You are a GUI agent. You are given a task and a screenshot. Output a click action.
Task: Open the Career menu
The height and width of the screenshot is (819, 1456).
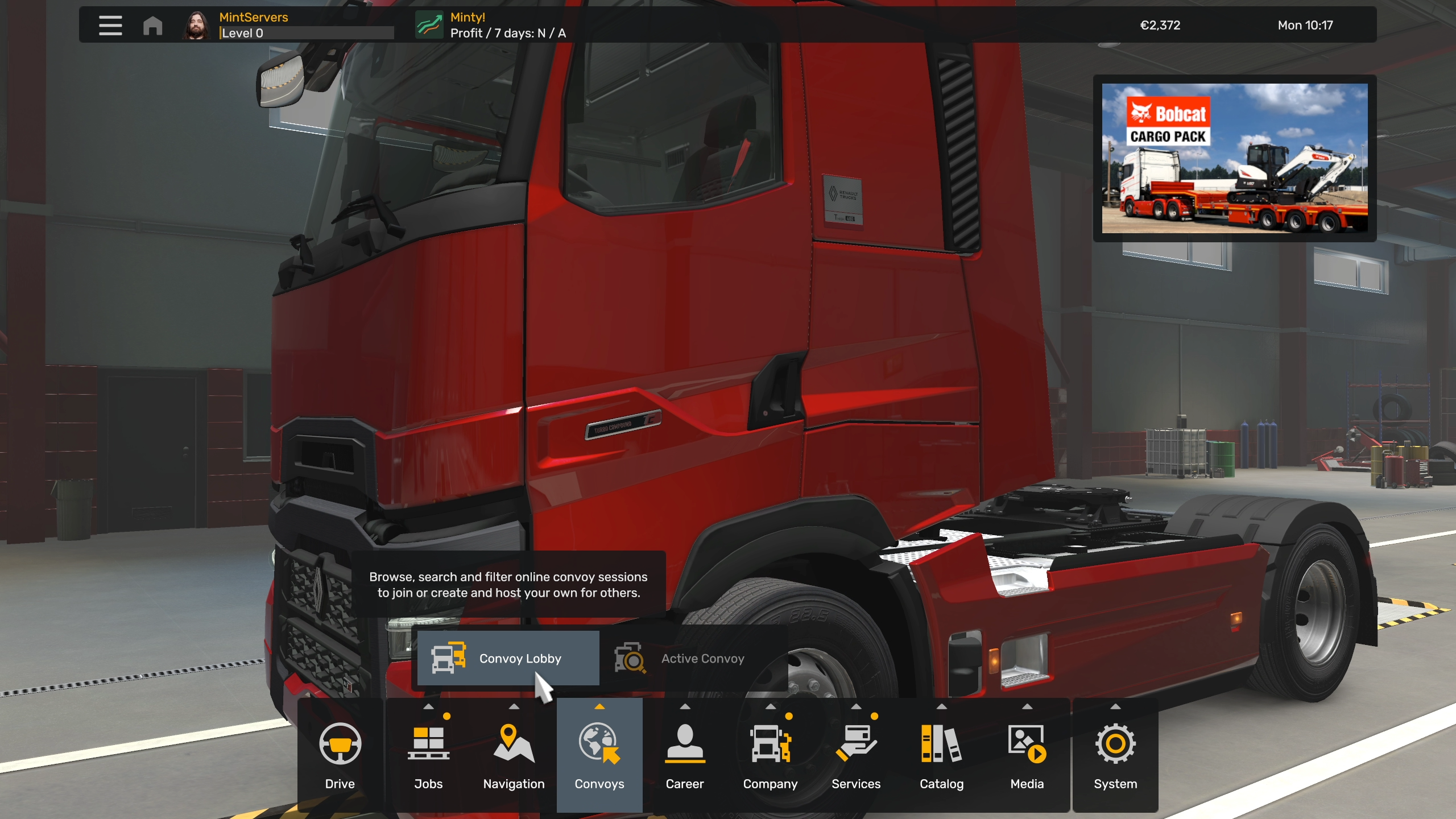pyautogui.click(x=685, y=755)
